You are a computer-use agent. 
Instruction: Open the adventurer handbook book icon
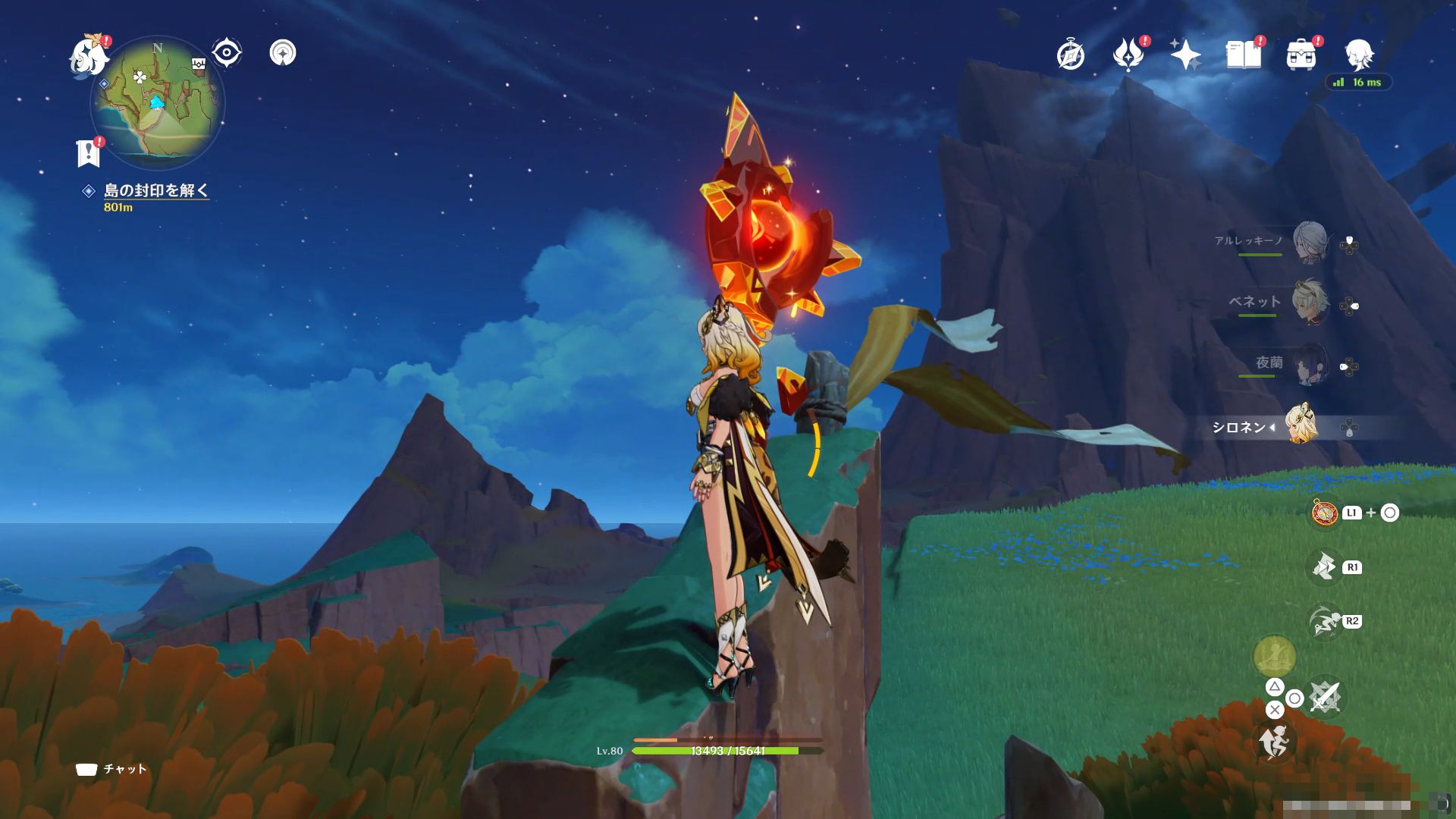pos(1244,55)
